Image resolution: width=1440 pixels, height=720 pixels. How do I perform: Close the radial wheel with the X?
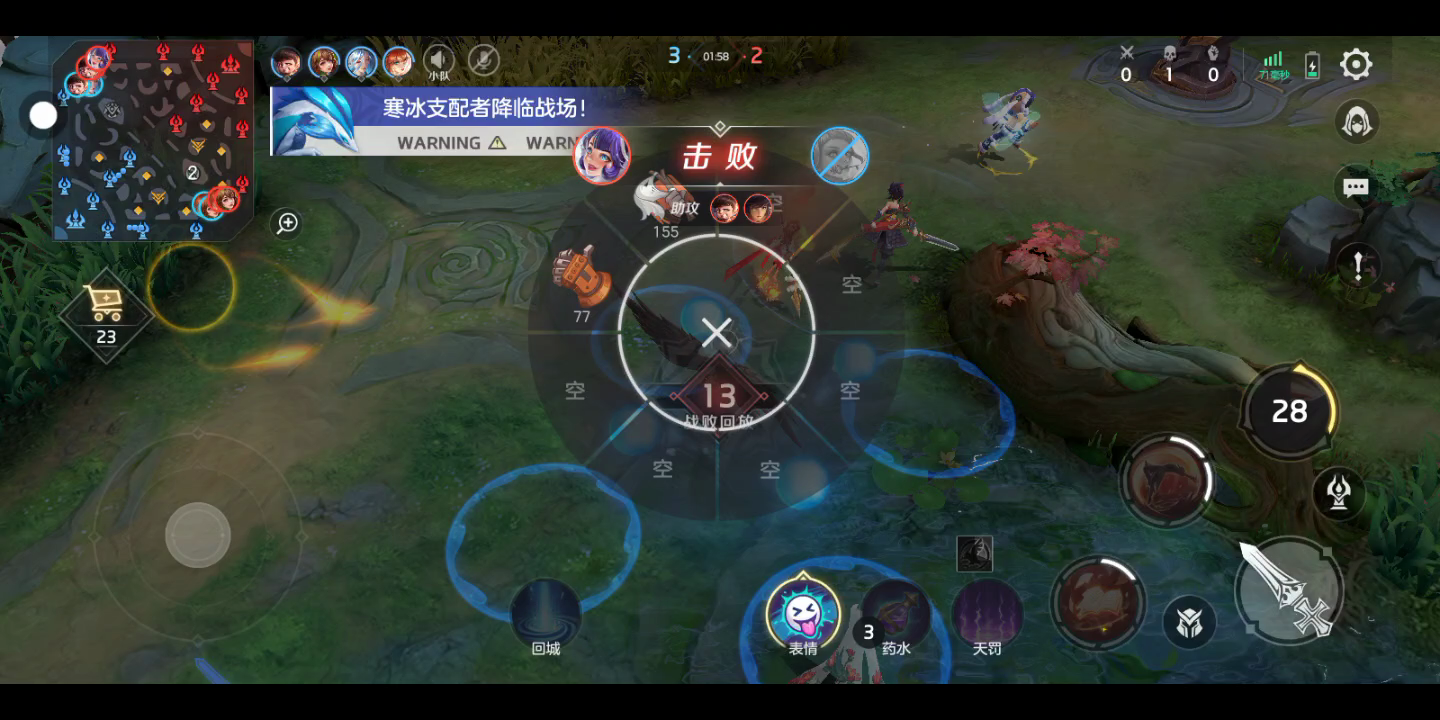(x=716, y=333)
